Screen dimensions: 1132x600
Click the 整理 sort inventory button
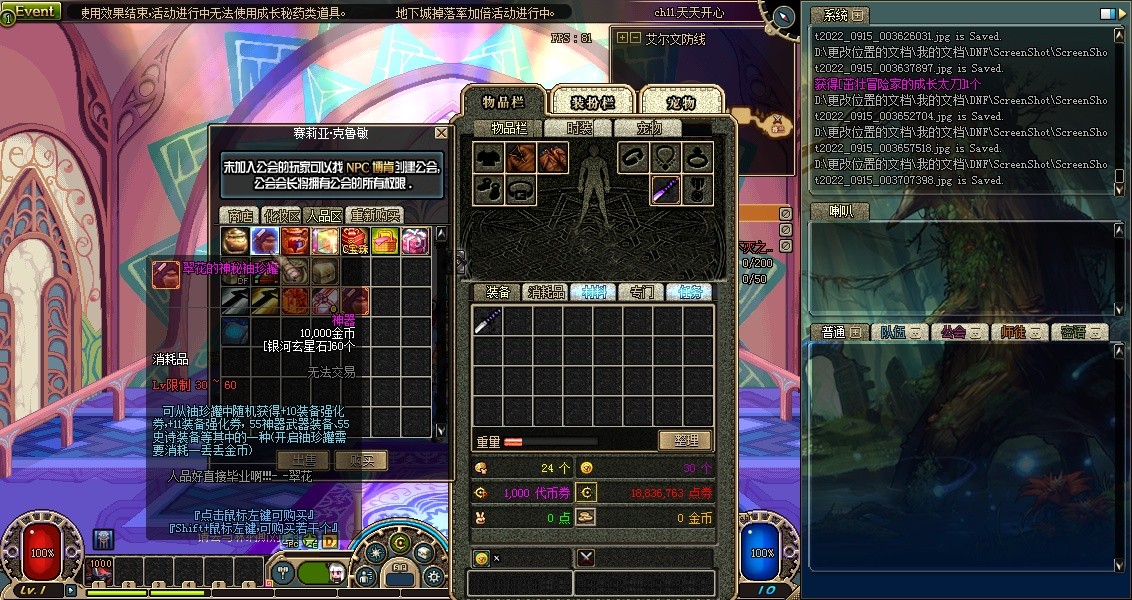coord(684,440)
